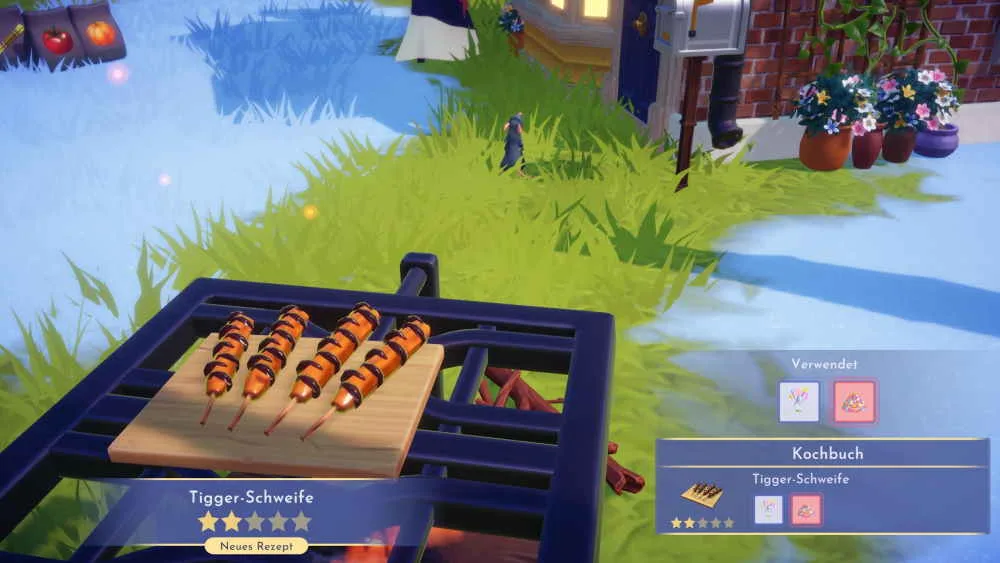Click the Tigger-Schweife dish thumbnail in Kochbuch

click(702, 494)
